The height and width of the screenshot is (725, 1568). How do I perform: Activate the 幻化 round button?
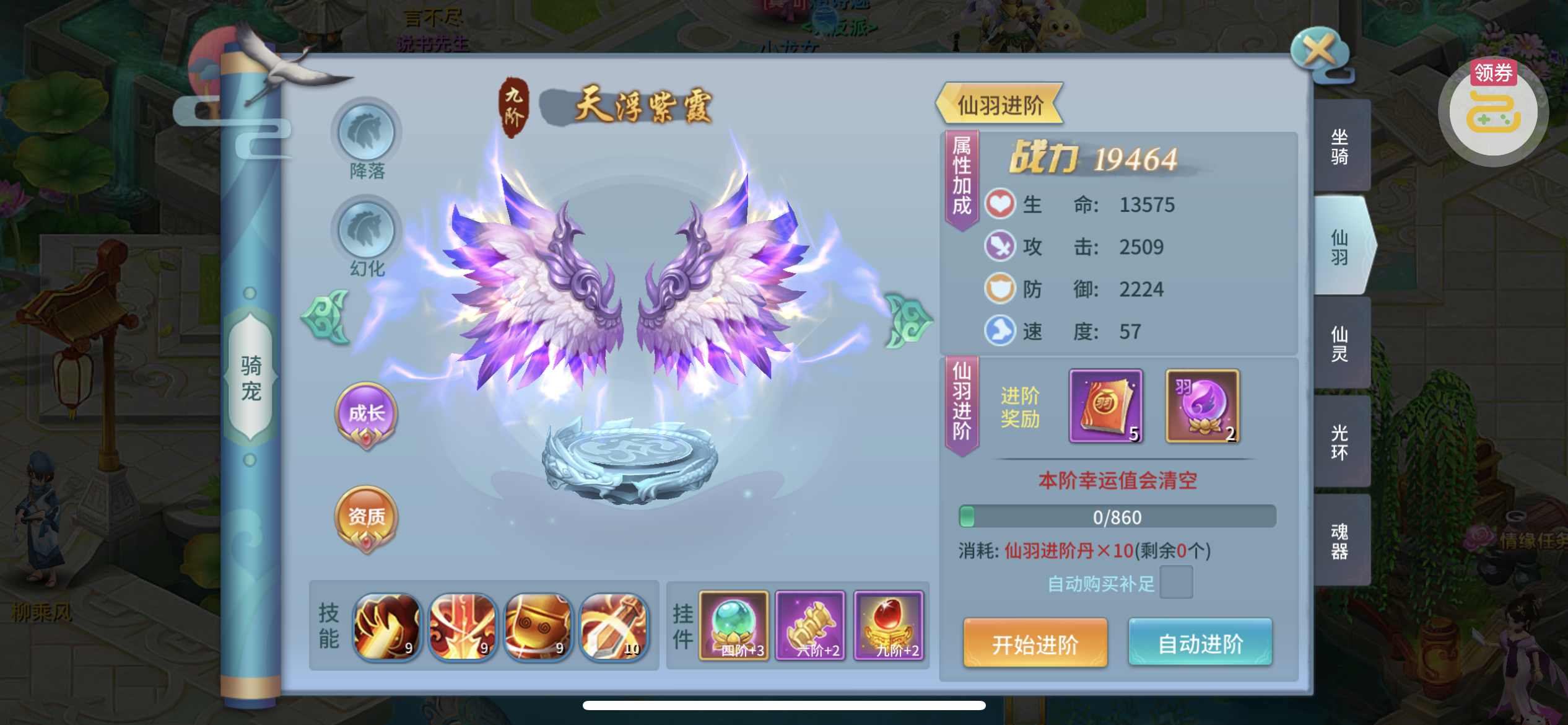point(367,231)
